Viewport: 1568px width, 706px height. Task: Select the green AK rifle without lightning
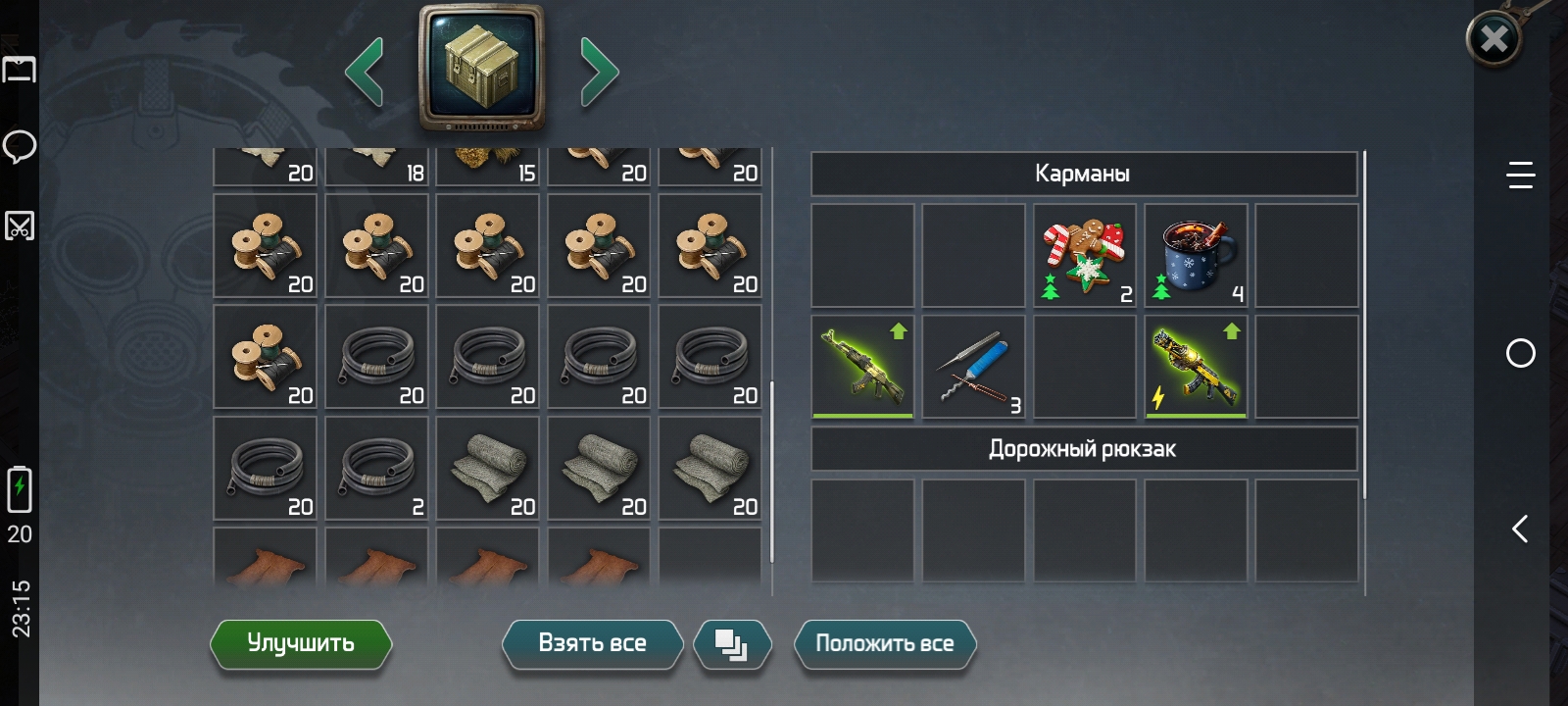[862, 367]
